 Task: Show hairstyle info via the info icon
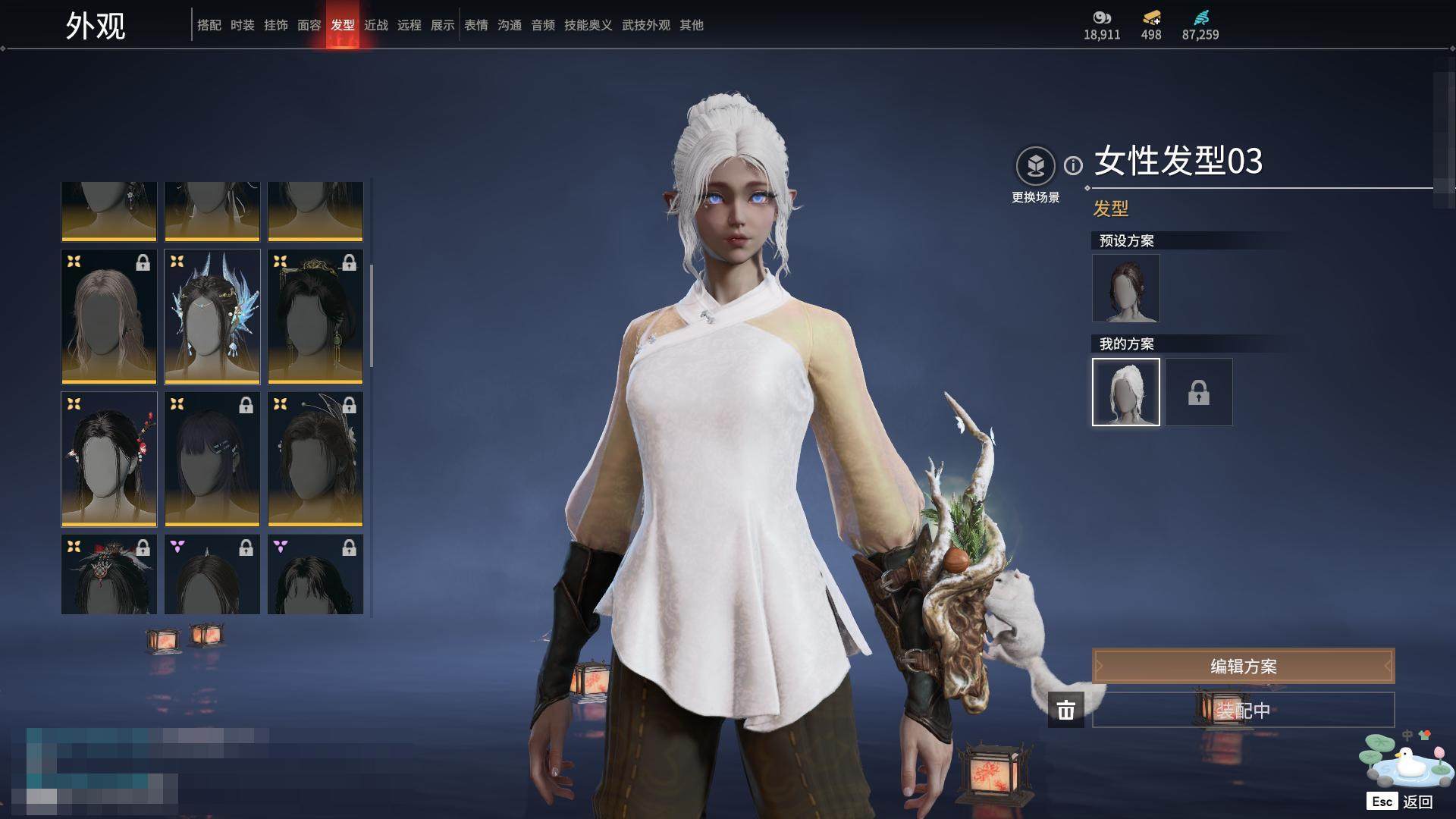tap(1073, 165)
